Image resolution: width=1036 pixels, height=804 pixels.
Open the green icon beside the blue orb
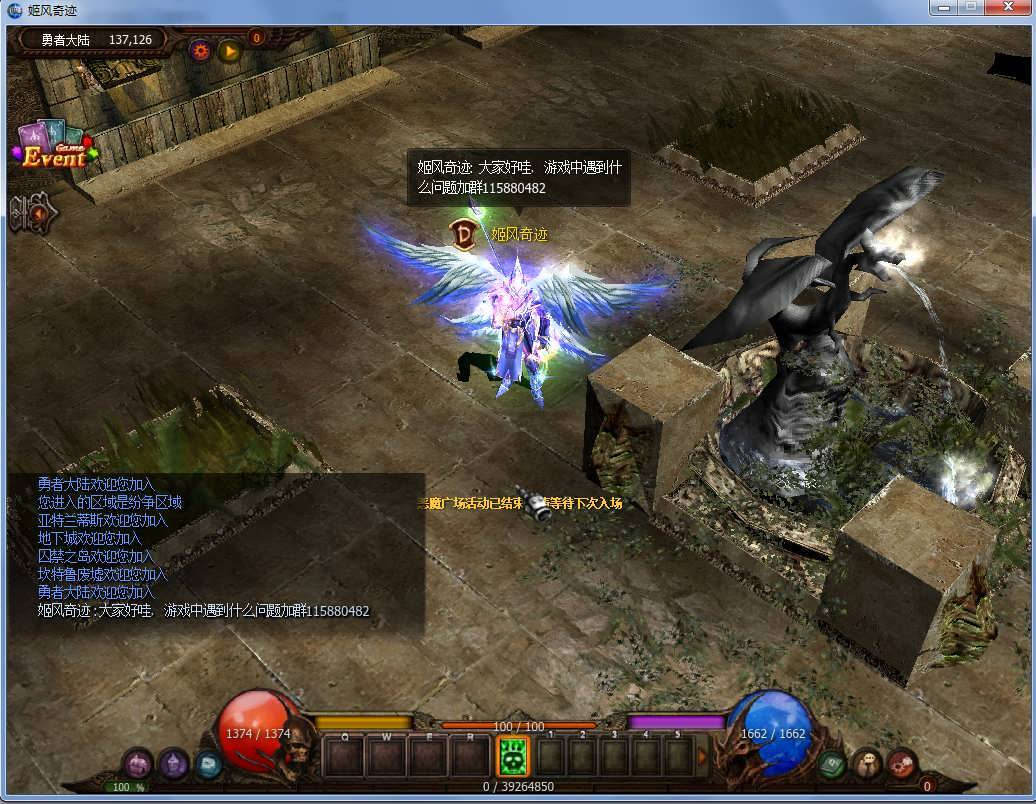point(832,764)
